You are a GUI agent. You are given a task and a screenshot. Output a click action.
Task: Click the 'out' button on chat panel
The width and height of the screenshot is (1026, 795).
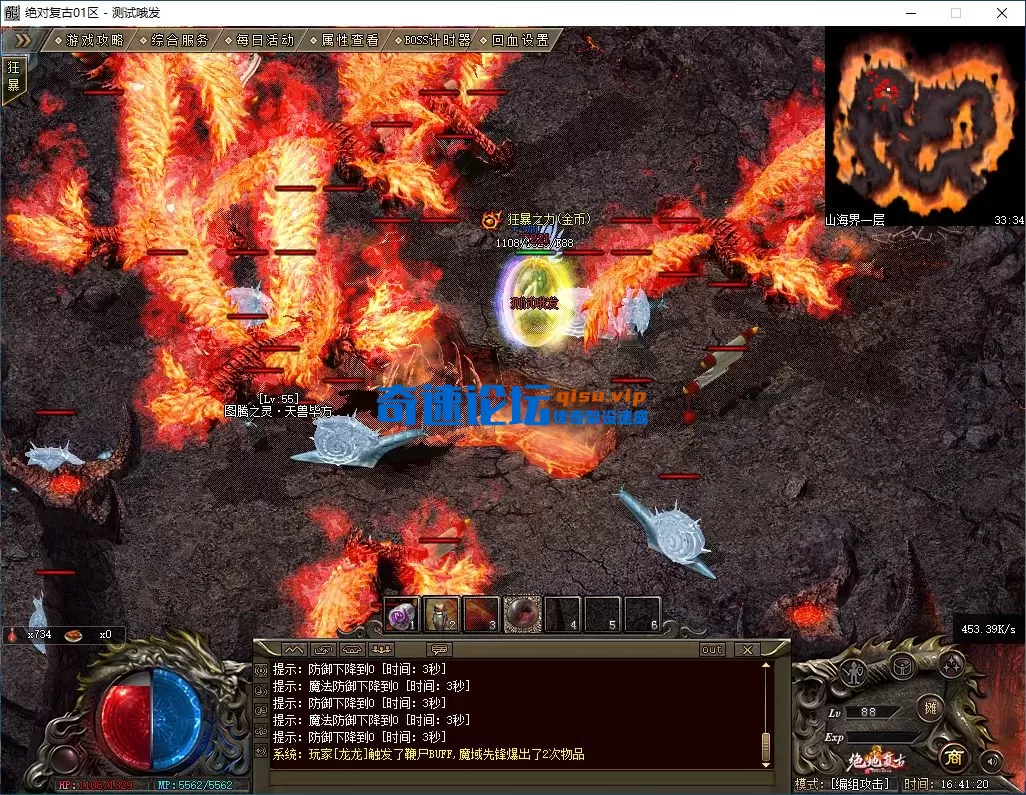(712, 649)
